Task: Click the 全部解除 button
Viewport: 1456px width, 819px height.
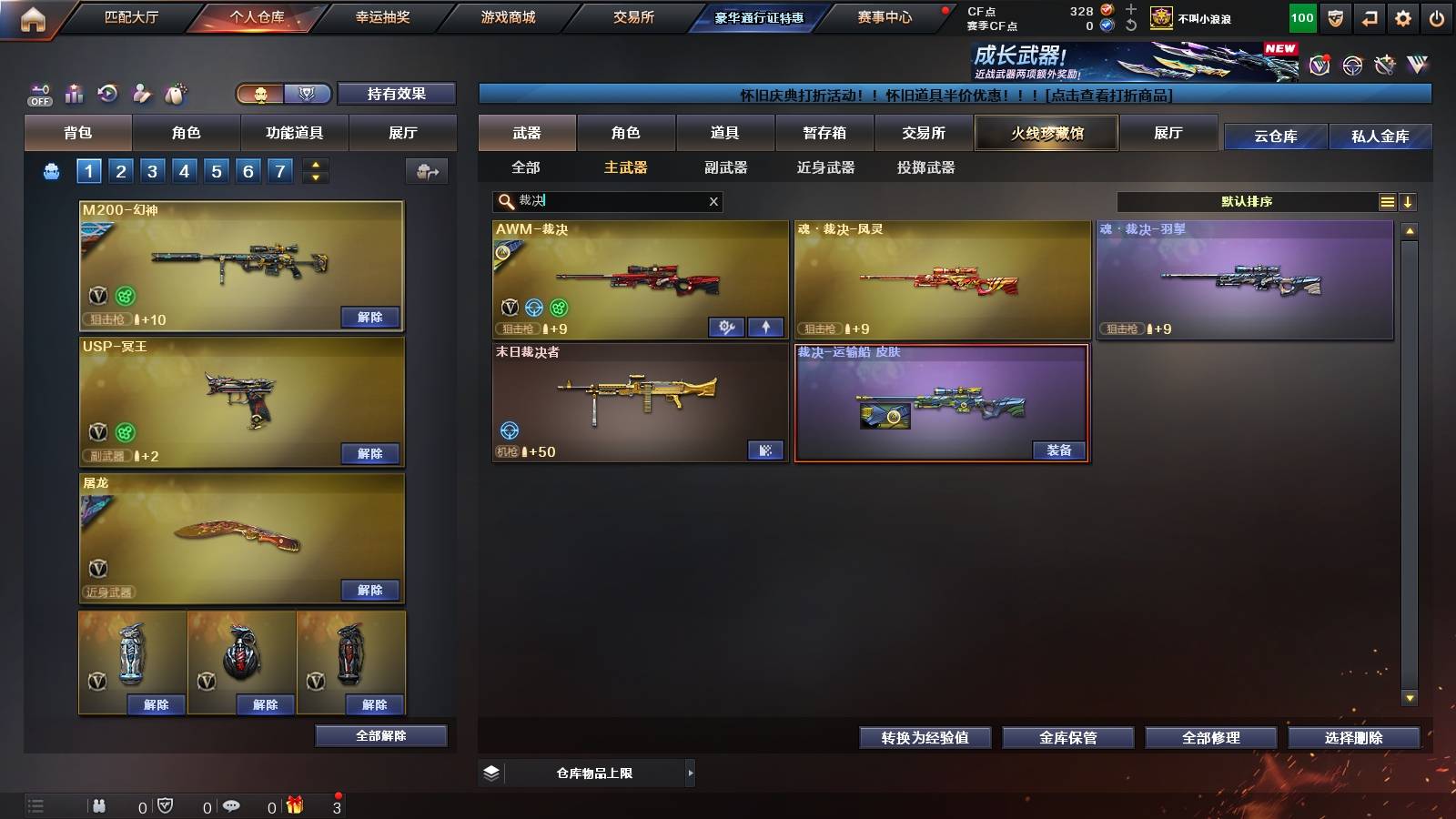Action: coord(379,735)
